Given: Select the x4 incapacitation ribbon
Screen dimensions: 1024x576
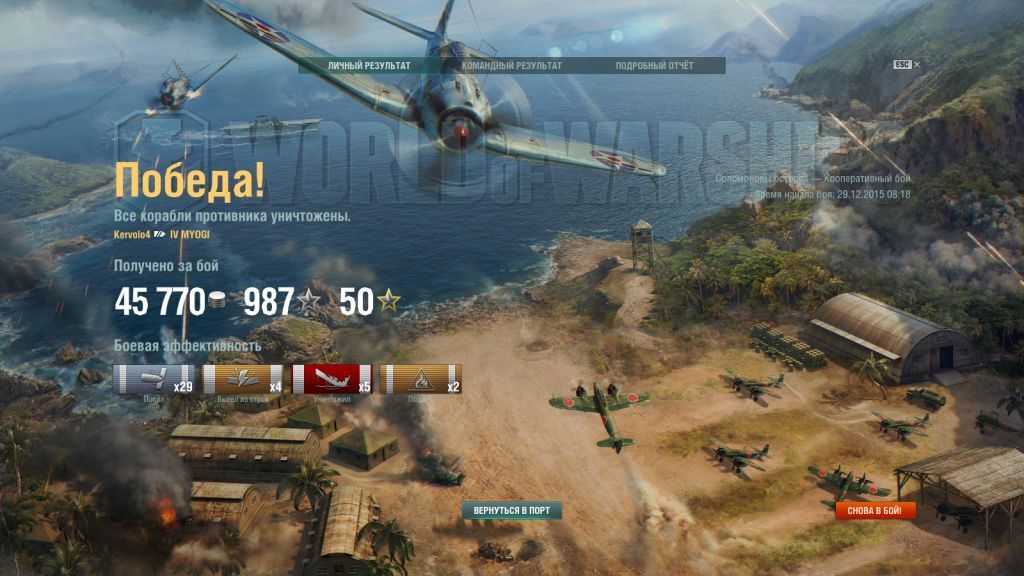Looking at the screenshot, I should pos(244,380).
